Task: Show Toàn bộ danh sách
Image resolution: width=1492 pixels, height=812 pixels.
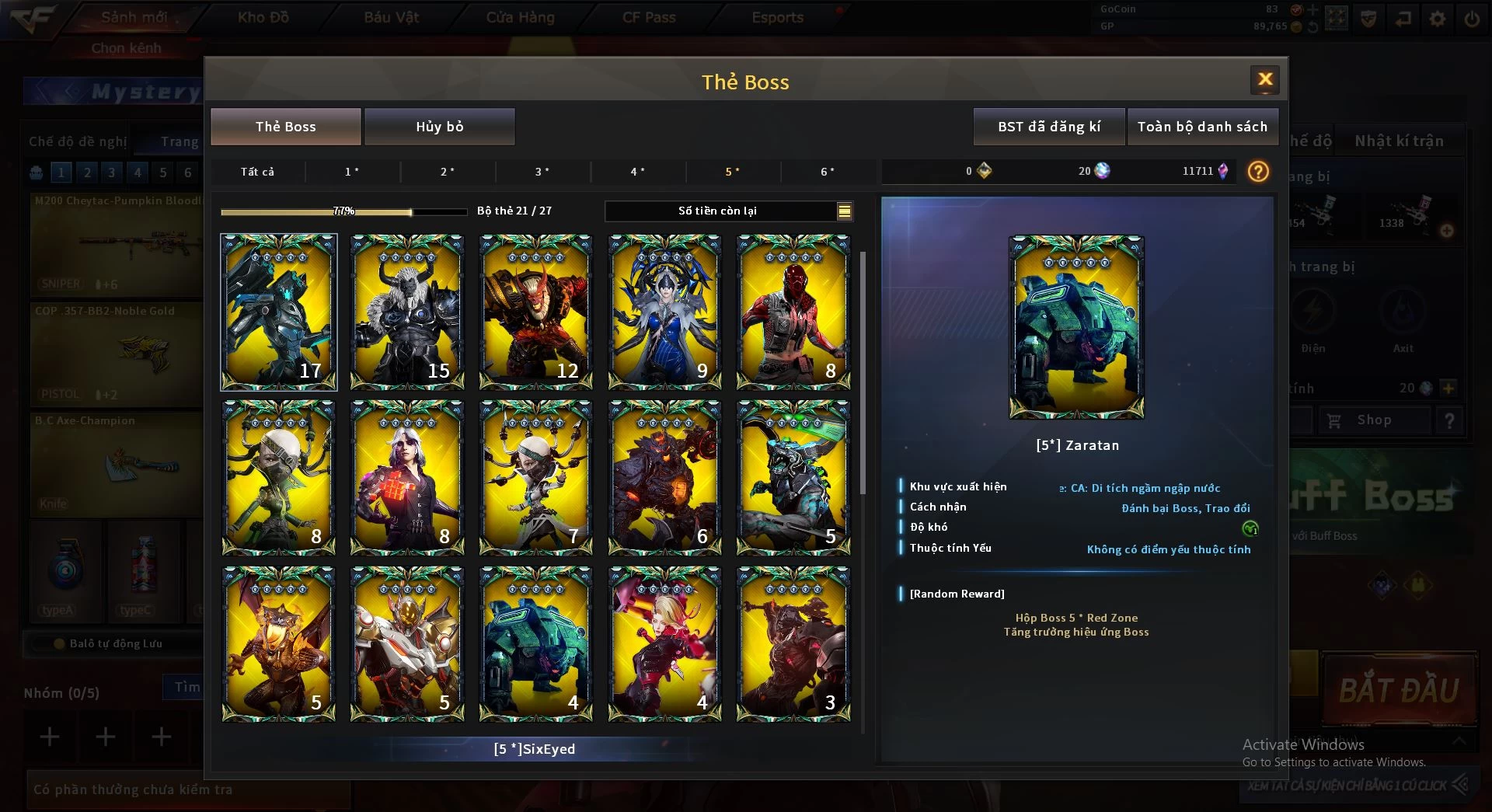Action: [1201, 127]
